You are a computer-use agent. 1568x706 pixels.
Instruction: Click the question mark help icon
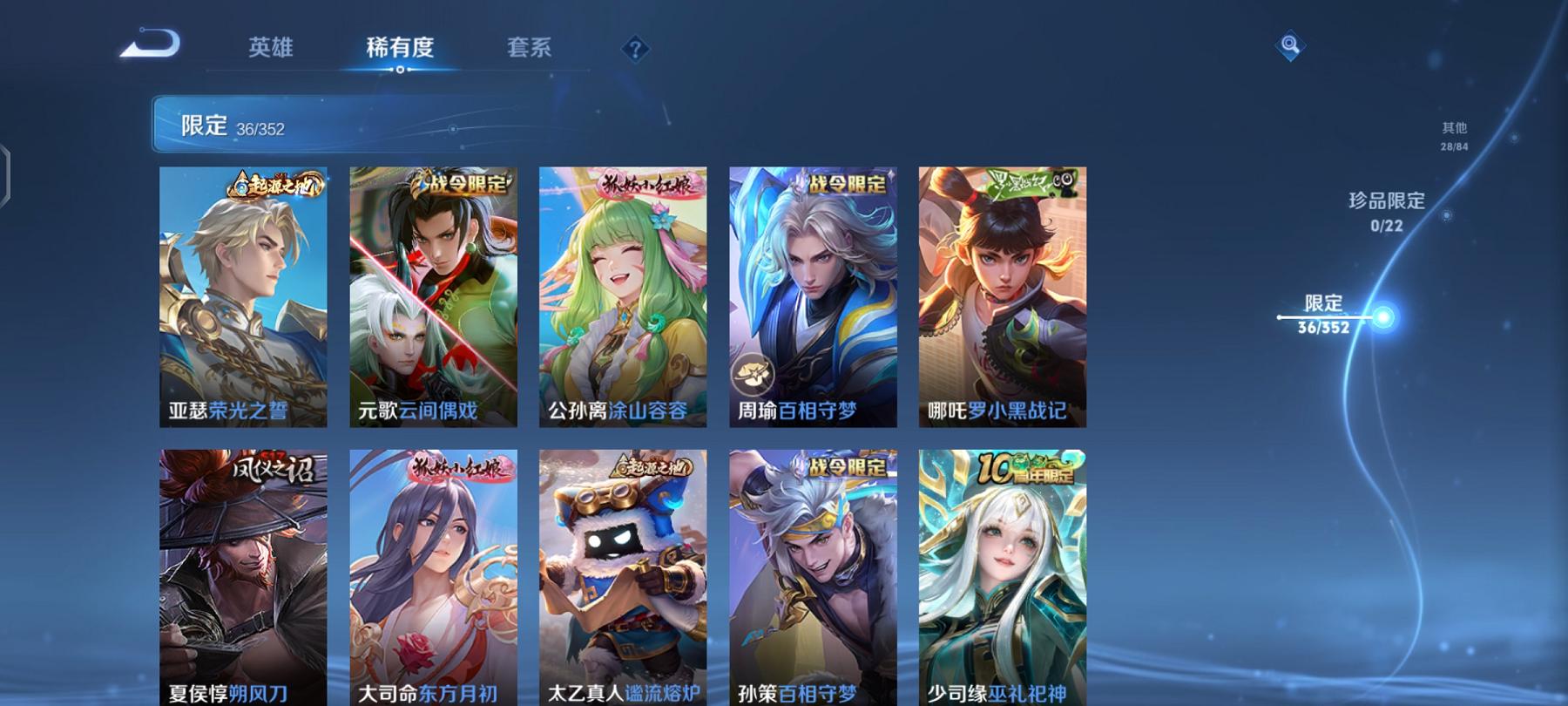click(x=635, y=50)
